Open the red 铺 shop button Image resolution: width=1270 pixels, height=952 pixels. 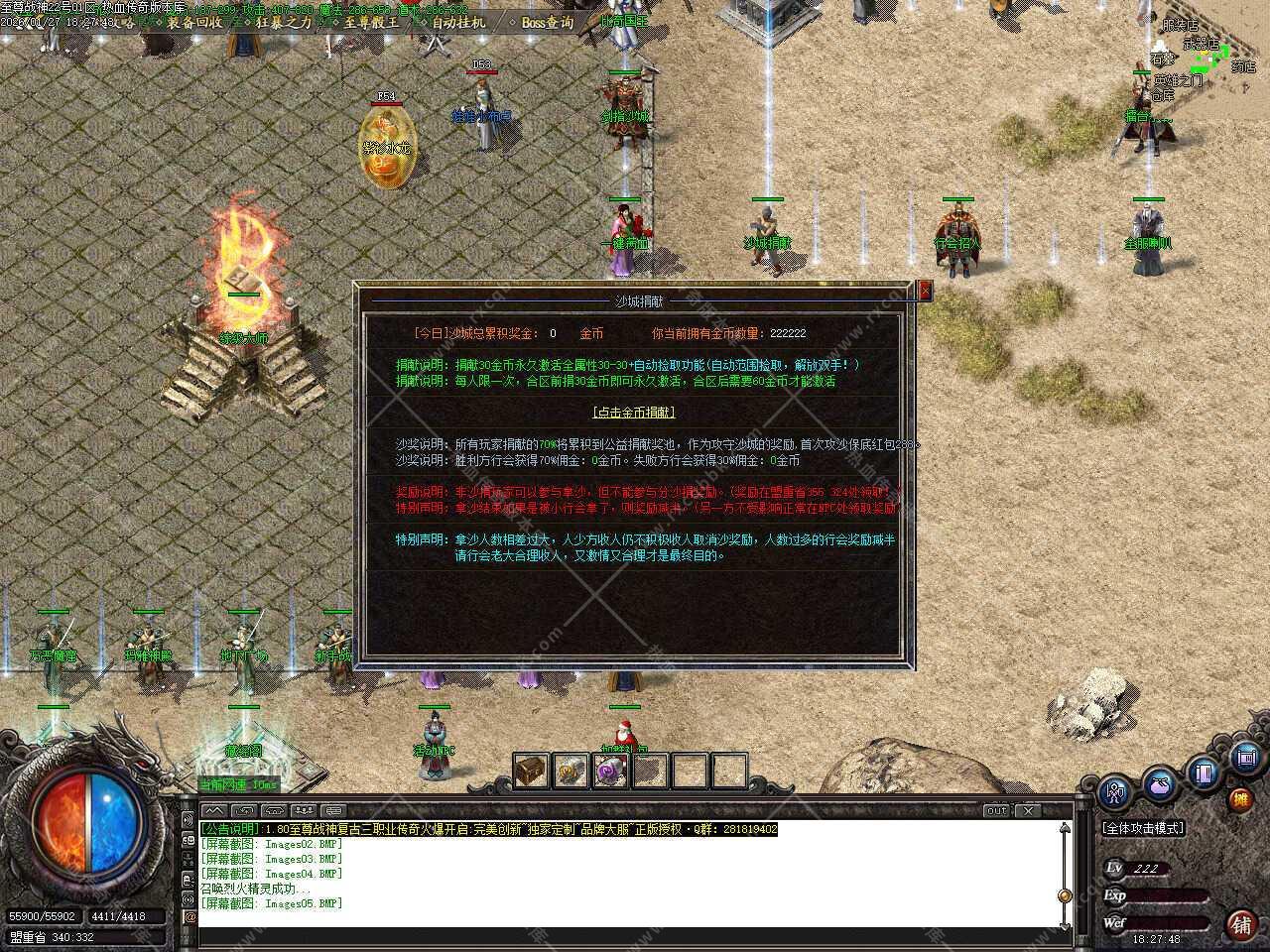tap(1240, 924)
